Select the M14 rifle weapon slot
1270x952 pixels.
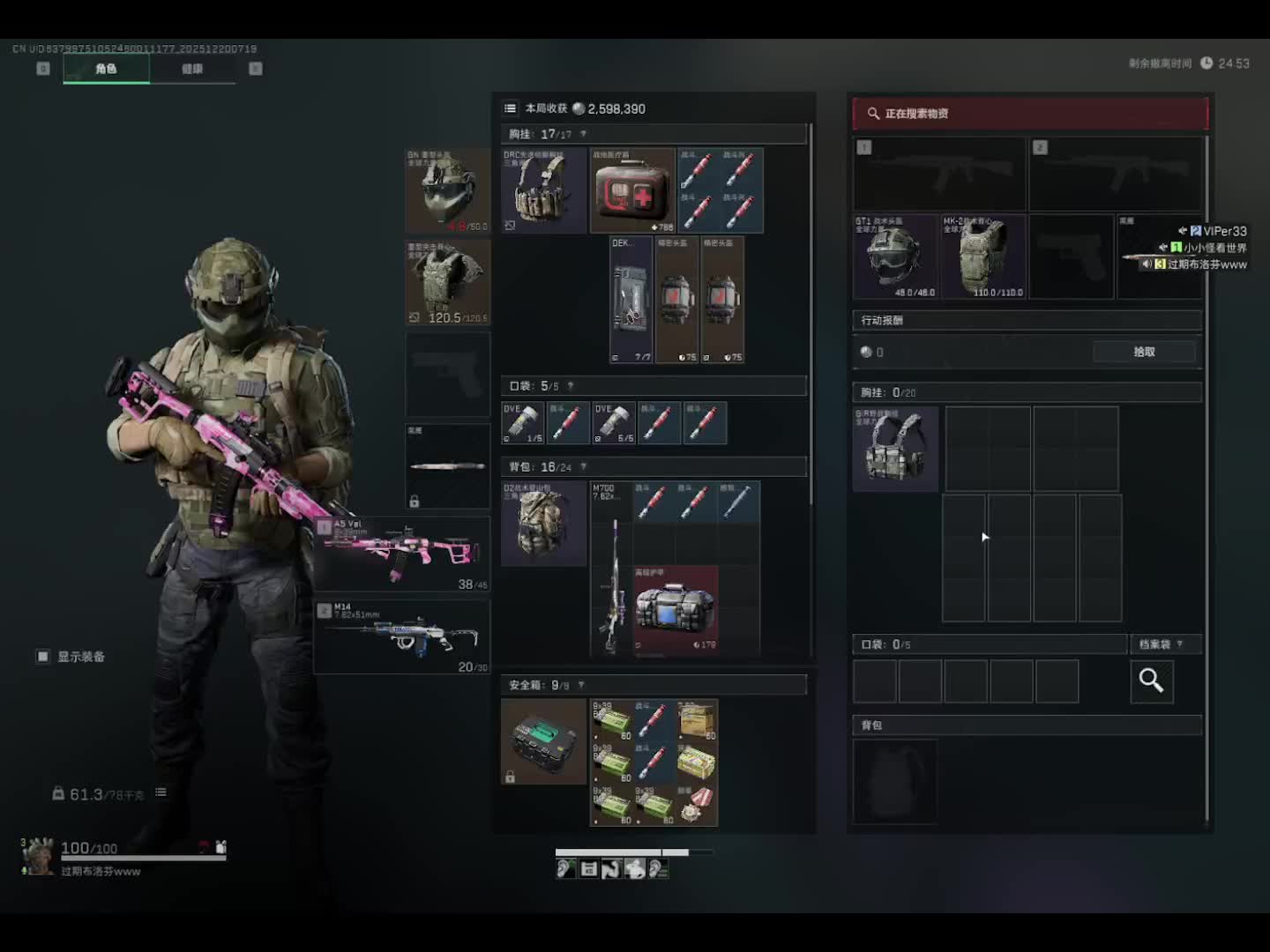click(x=402, y=636)
